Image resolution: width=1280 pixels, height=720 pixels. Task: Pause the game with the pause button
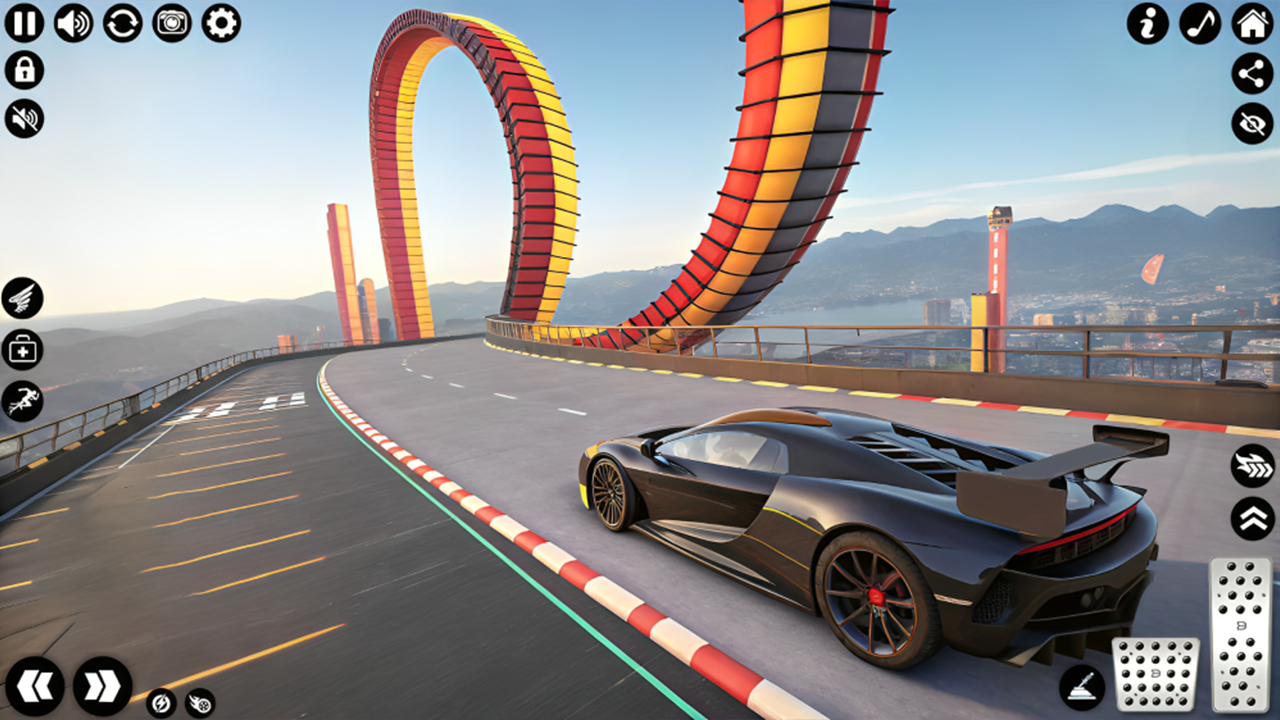[x=24, y=22]
